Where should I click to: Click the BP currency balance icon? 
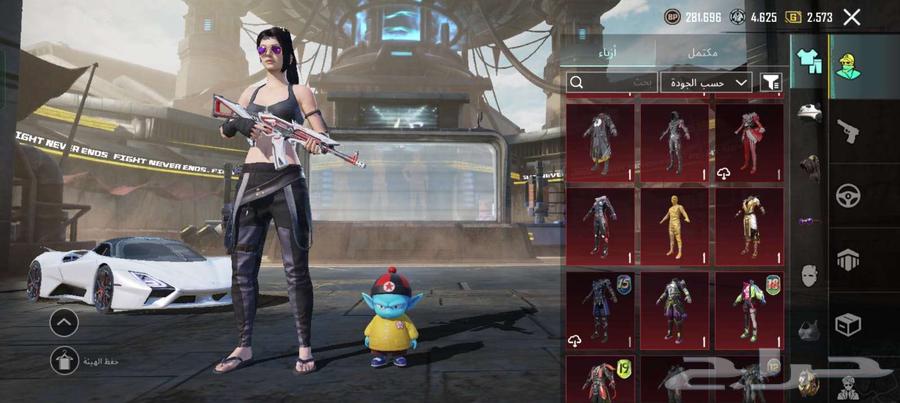coord(671,17)
